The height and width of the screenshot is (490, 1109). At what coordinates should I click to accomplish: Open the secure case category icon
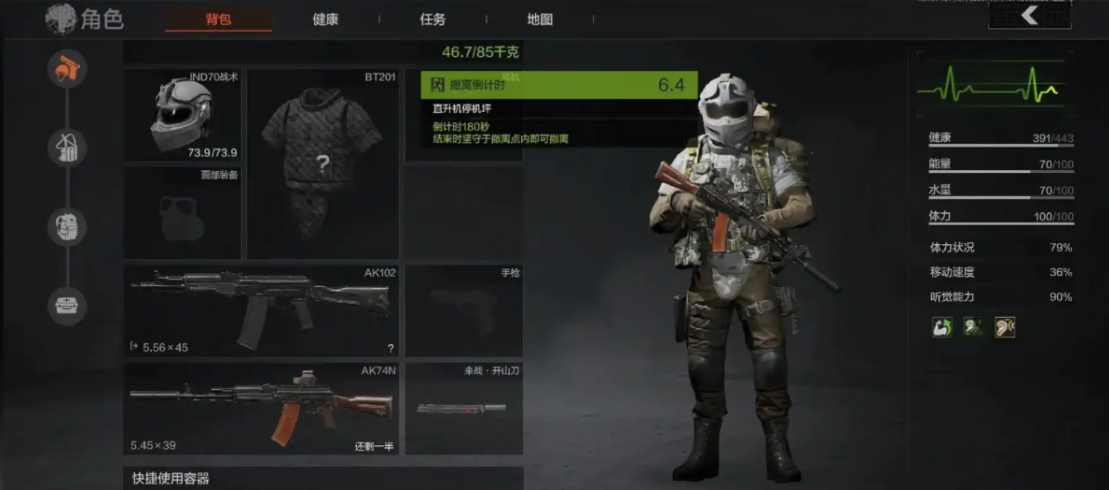point(67,306)
